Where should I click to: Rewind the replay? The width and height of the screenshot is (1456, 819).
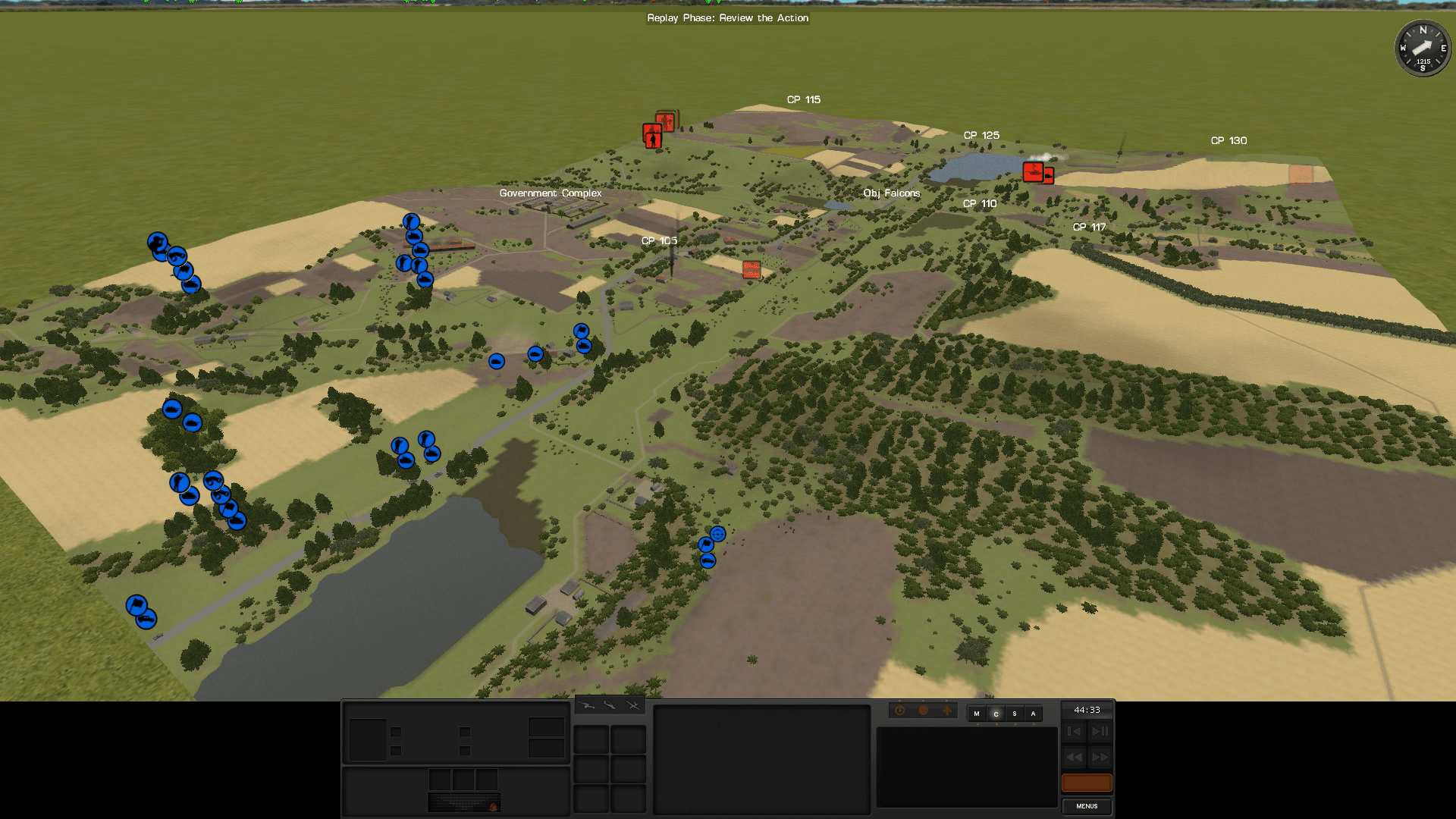pyautogui.click(x=1074, y=758)
